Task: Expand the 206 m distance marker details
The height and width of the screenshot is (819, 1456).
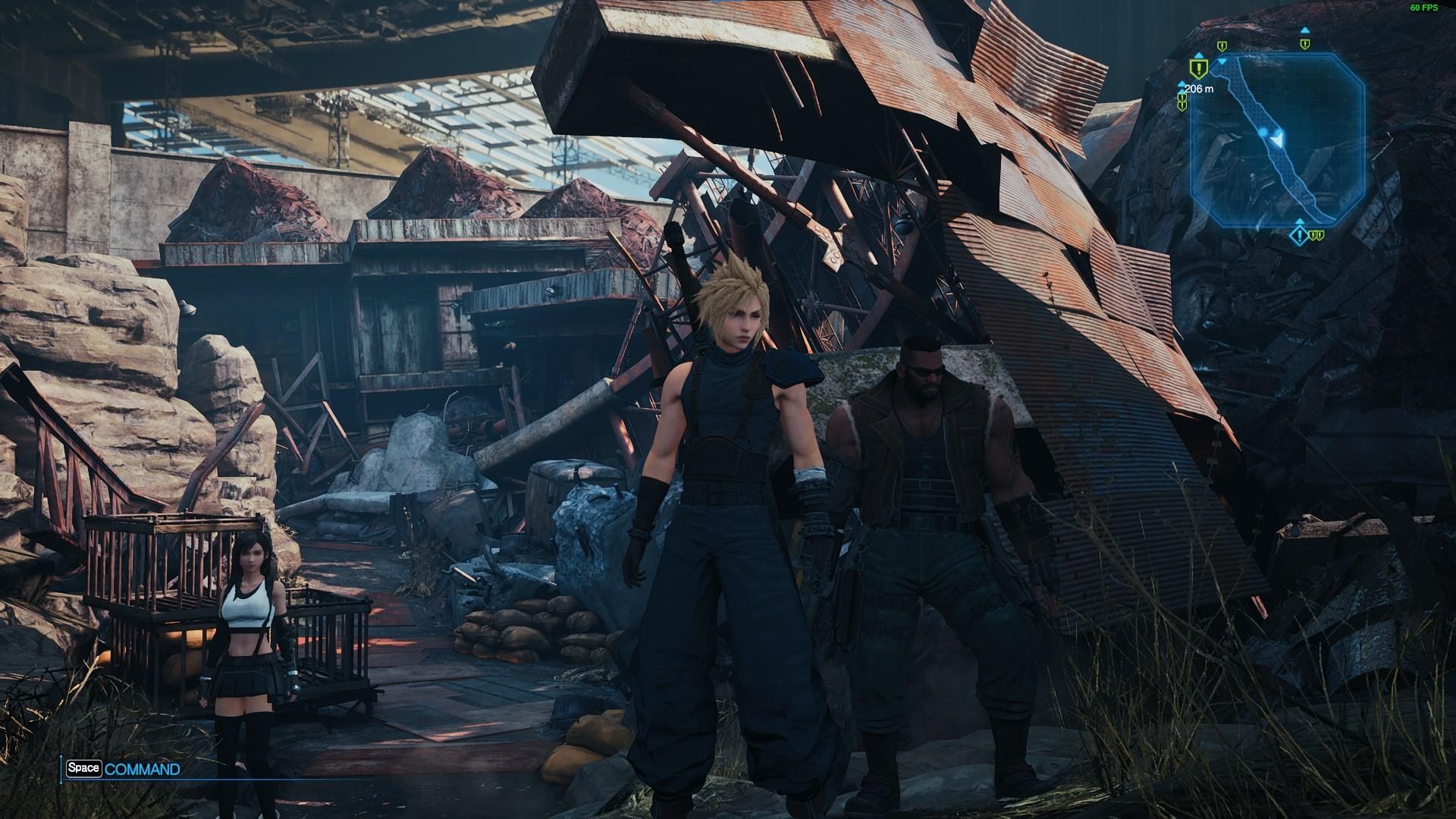Action: coord(1200,88)
